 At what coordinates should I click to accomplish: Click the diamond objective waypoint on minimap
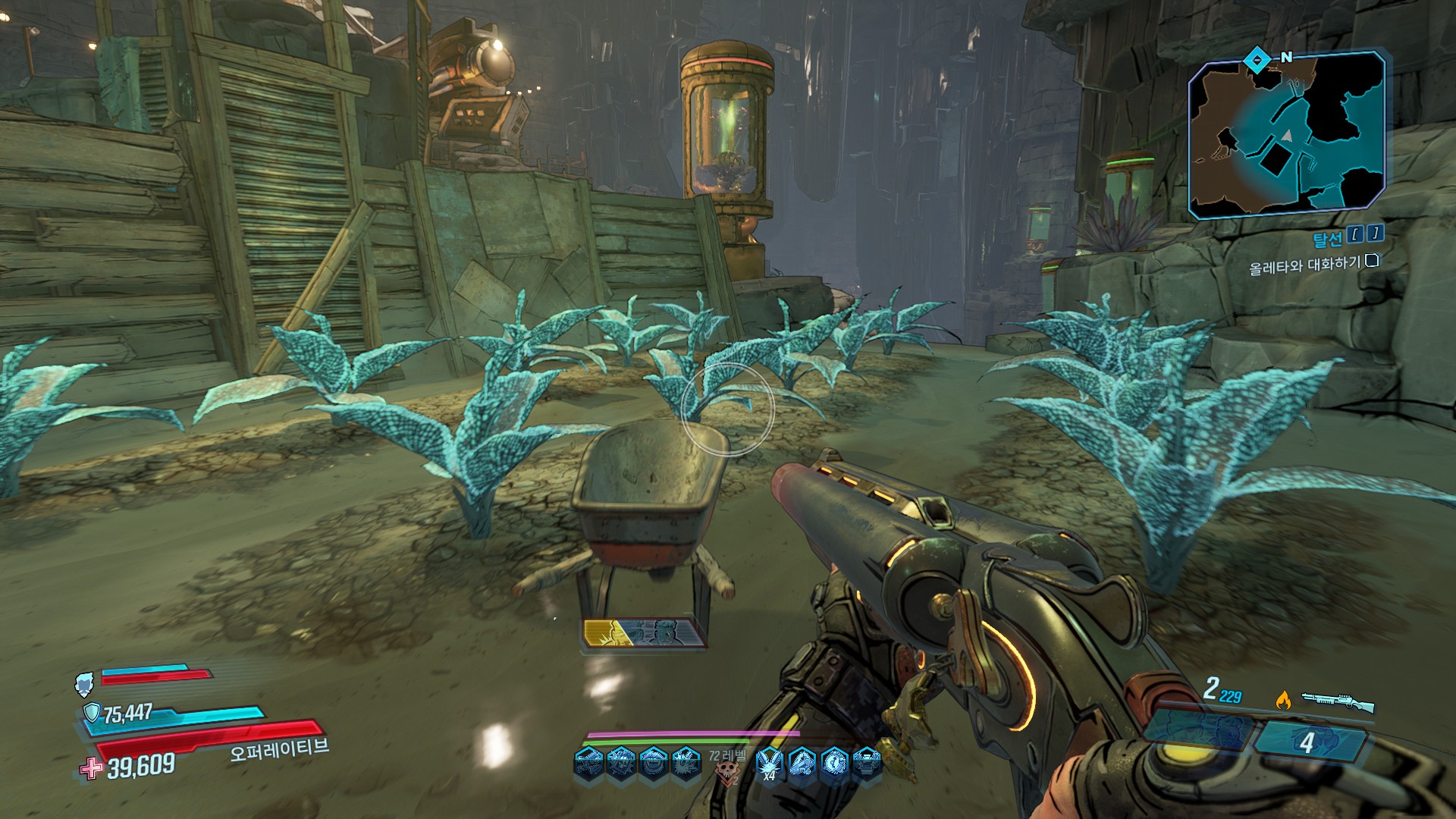pos(1257,58)
